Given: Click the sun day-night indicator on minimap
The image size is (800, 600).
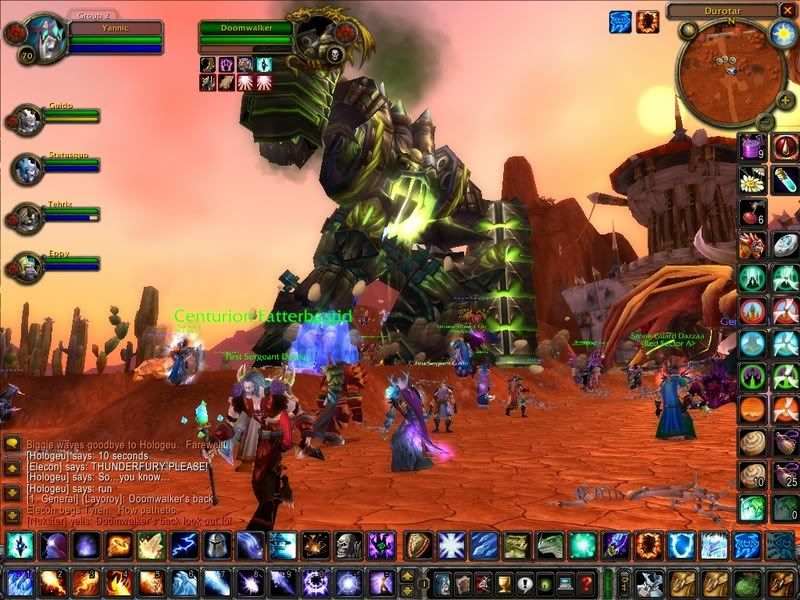Looking at the screenshot, I should (x=782, y=35).
